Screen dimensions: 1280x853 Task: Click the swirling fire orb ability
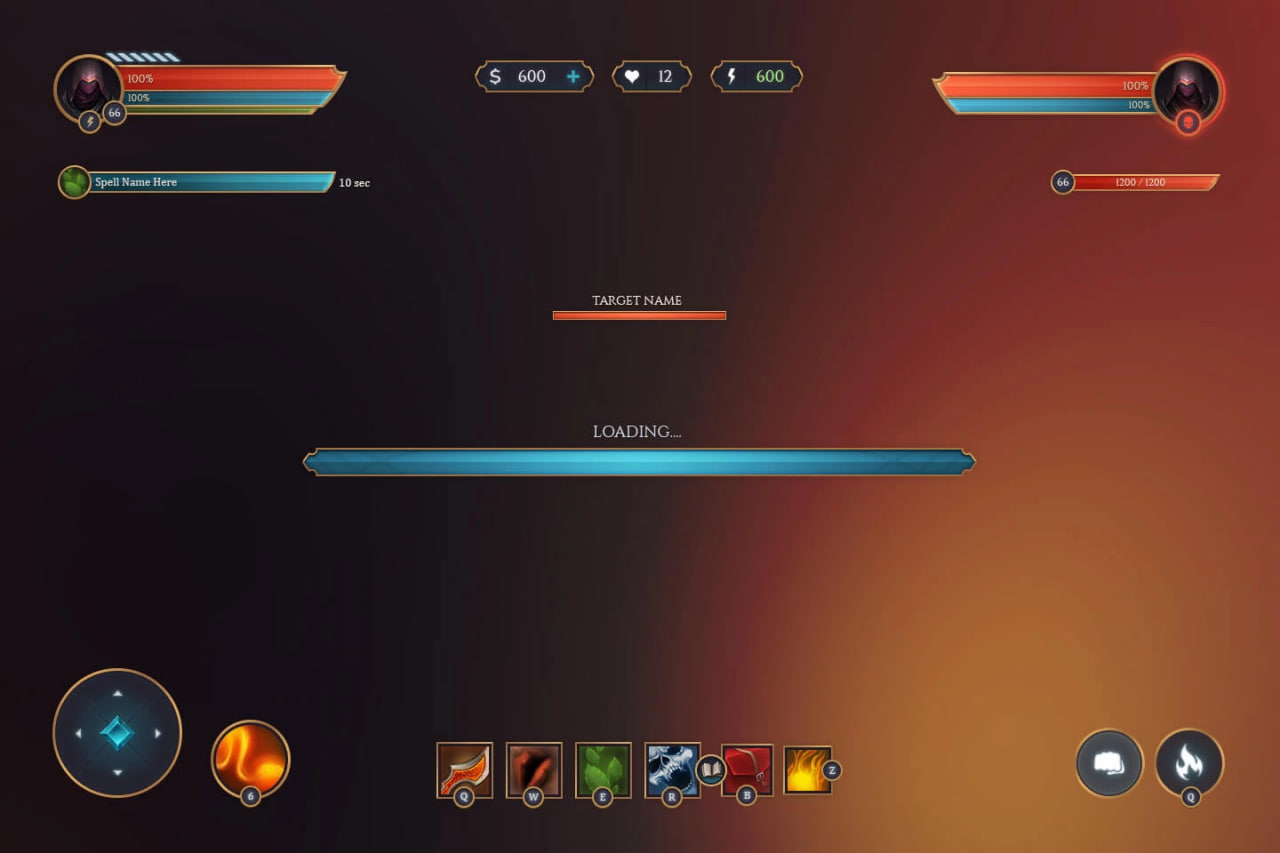[x=250, y=759]
